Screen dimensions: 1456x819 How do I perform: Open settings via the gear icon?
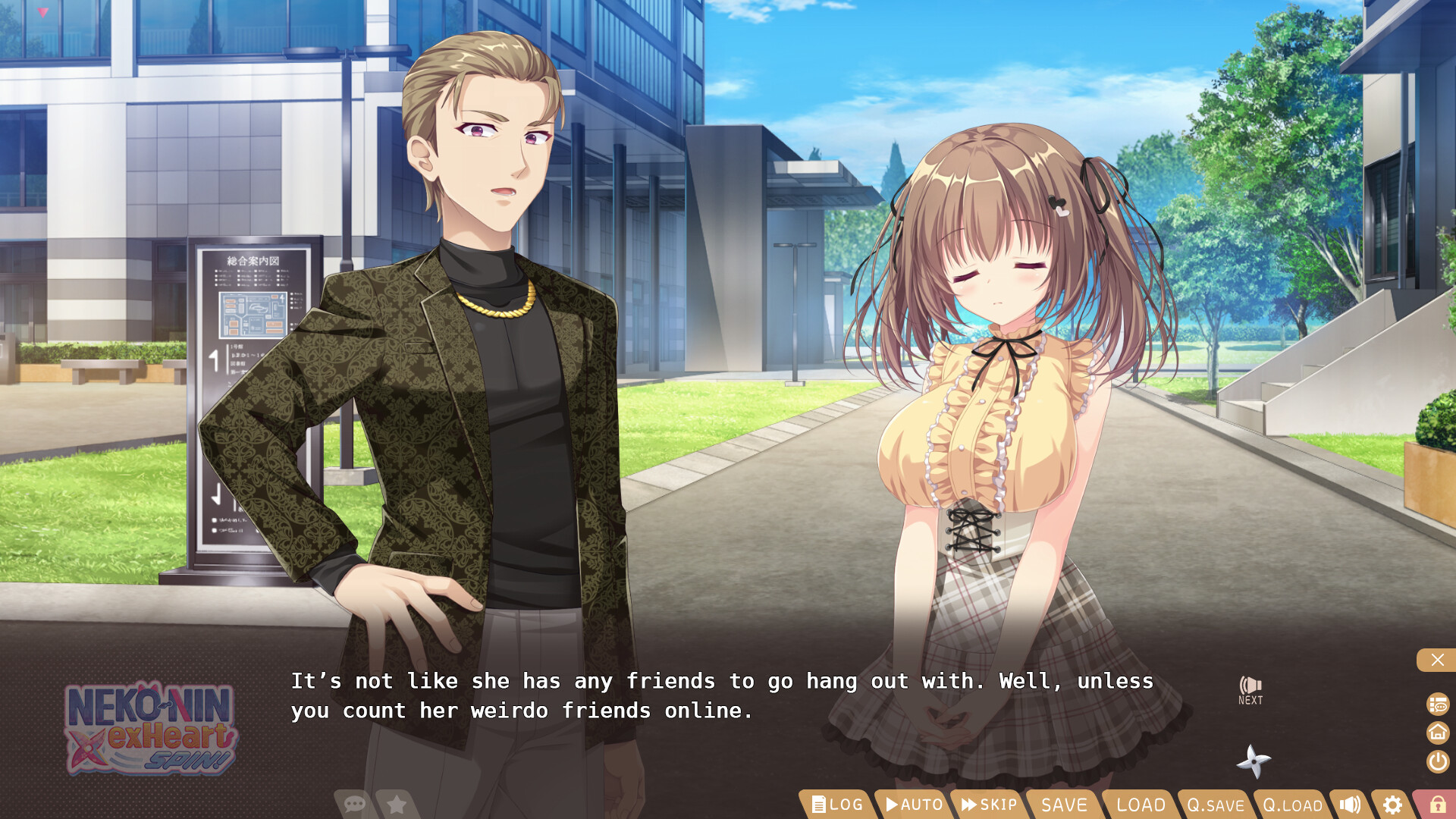click(1392, 805)
